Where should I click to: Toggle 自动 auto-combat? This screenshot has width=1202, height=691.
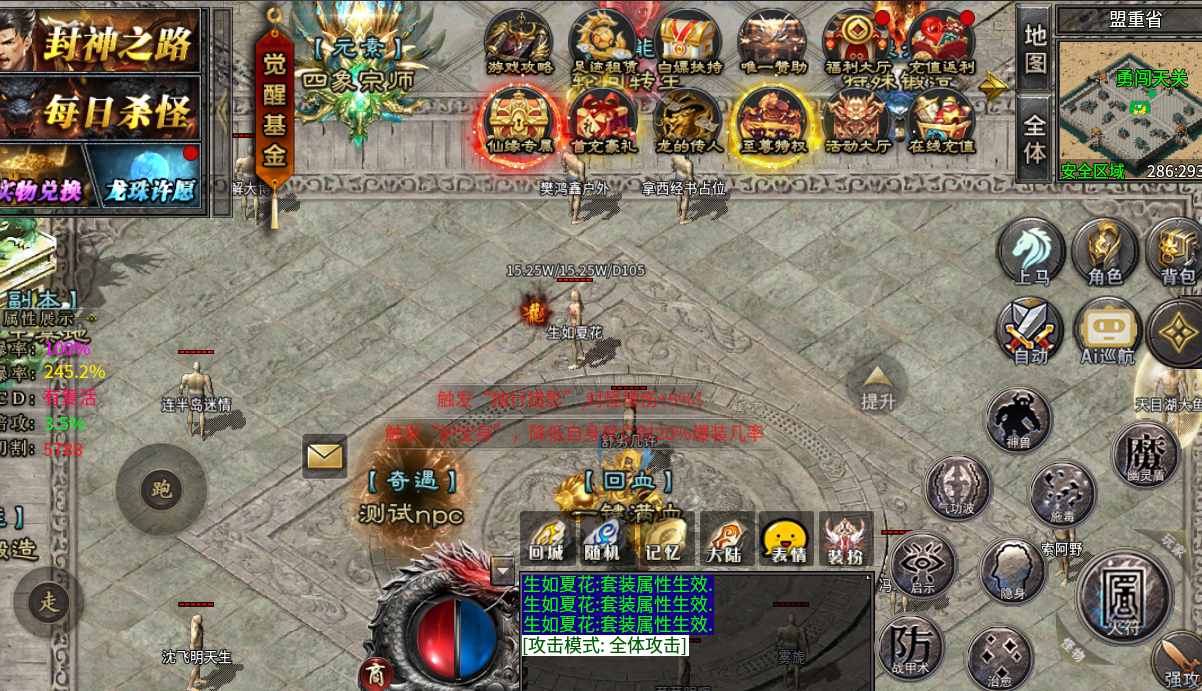(x=1030, y=332)
